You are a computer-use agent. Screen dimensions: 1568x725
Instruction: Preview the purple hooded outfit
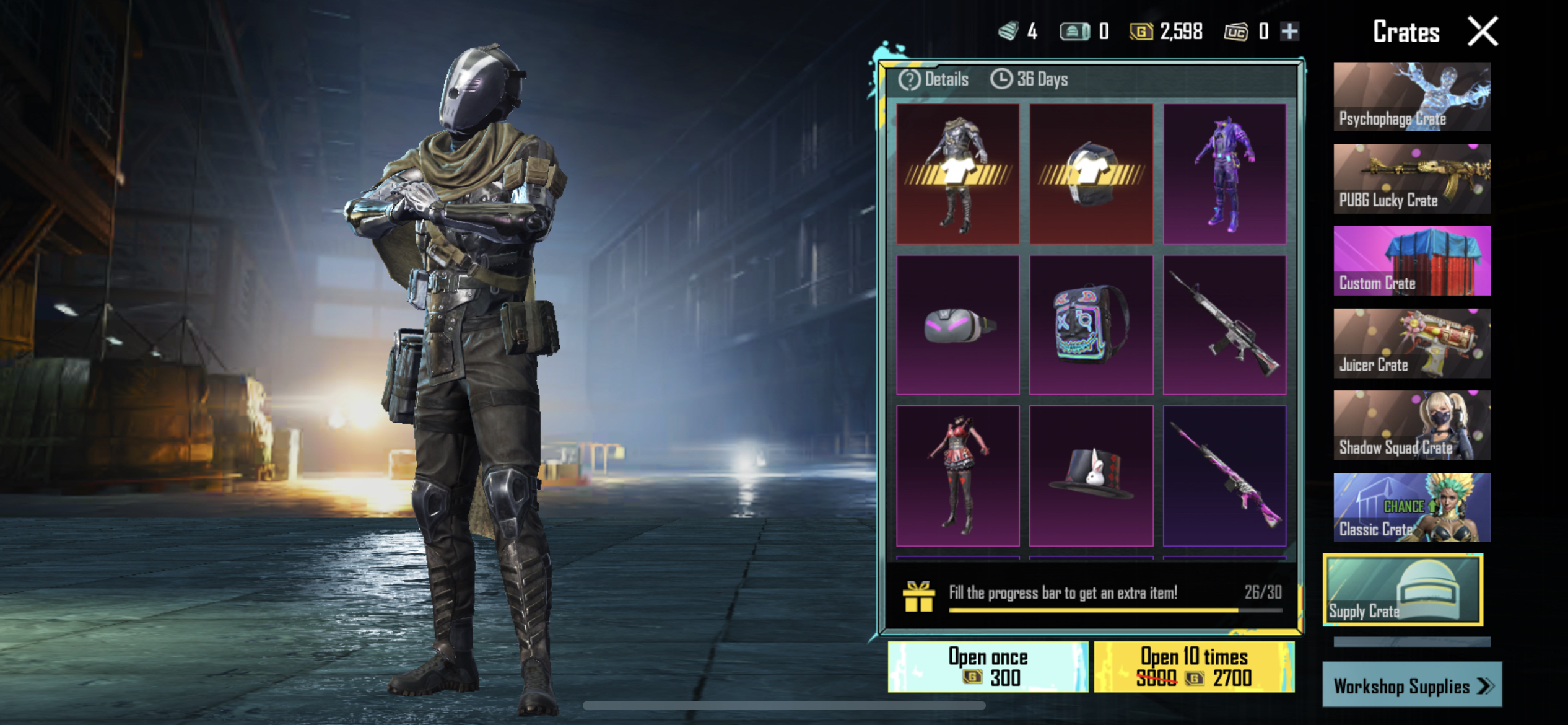coord(1224,174)
